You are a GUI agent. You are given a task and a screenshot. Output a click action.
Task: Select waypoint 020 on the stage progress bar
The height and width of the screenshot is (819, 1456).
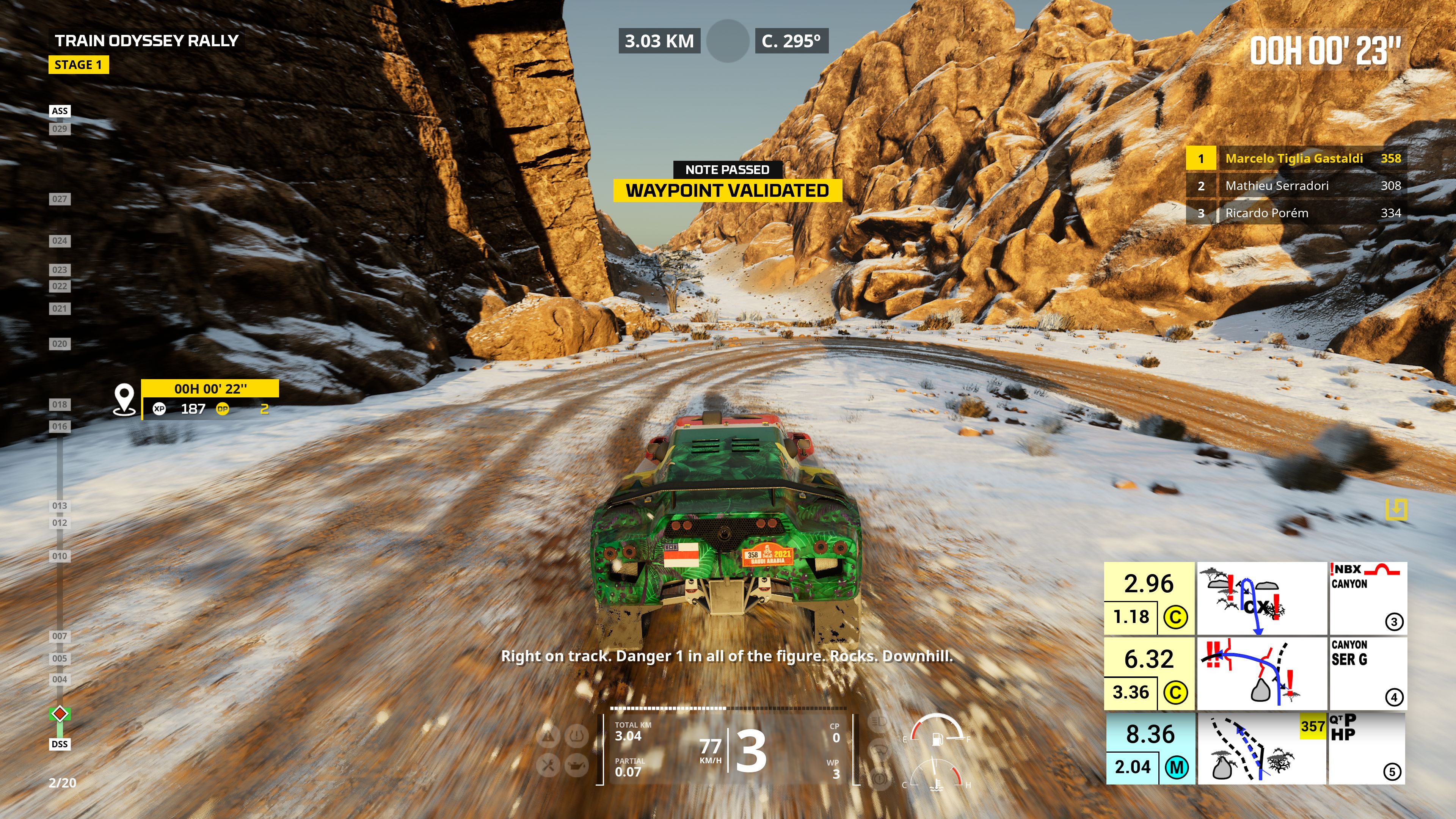click(60, 344)
